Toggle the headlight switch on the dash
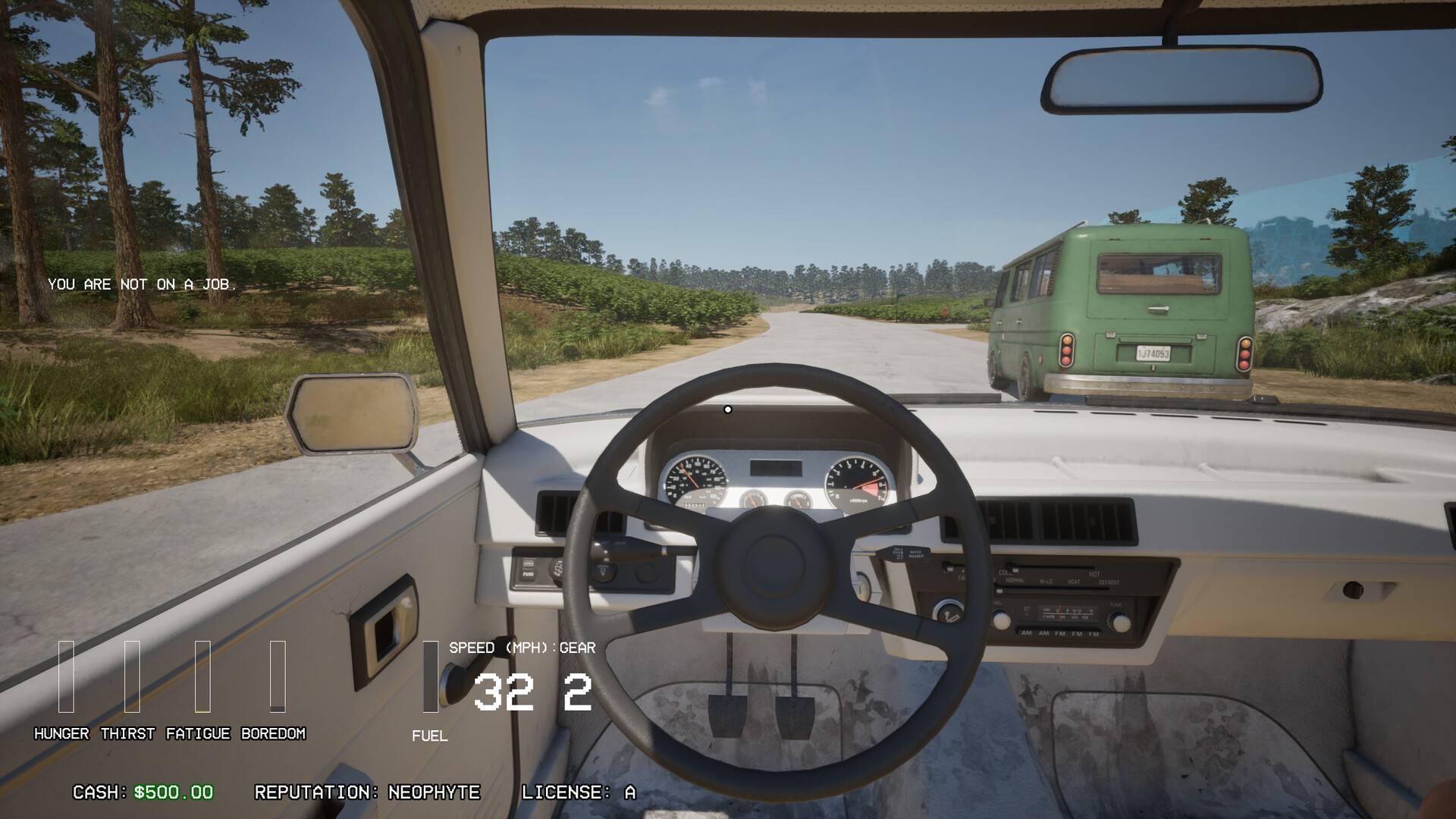The width and height of the screenshot is (1456, 819). 604,570
